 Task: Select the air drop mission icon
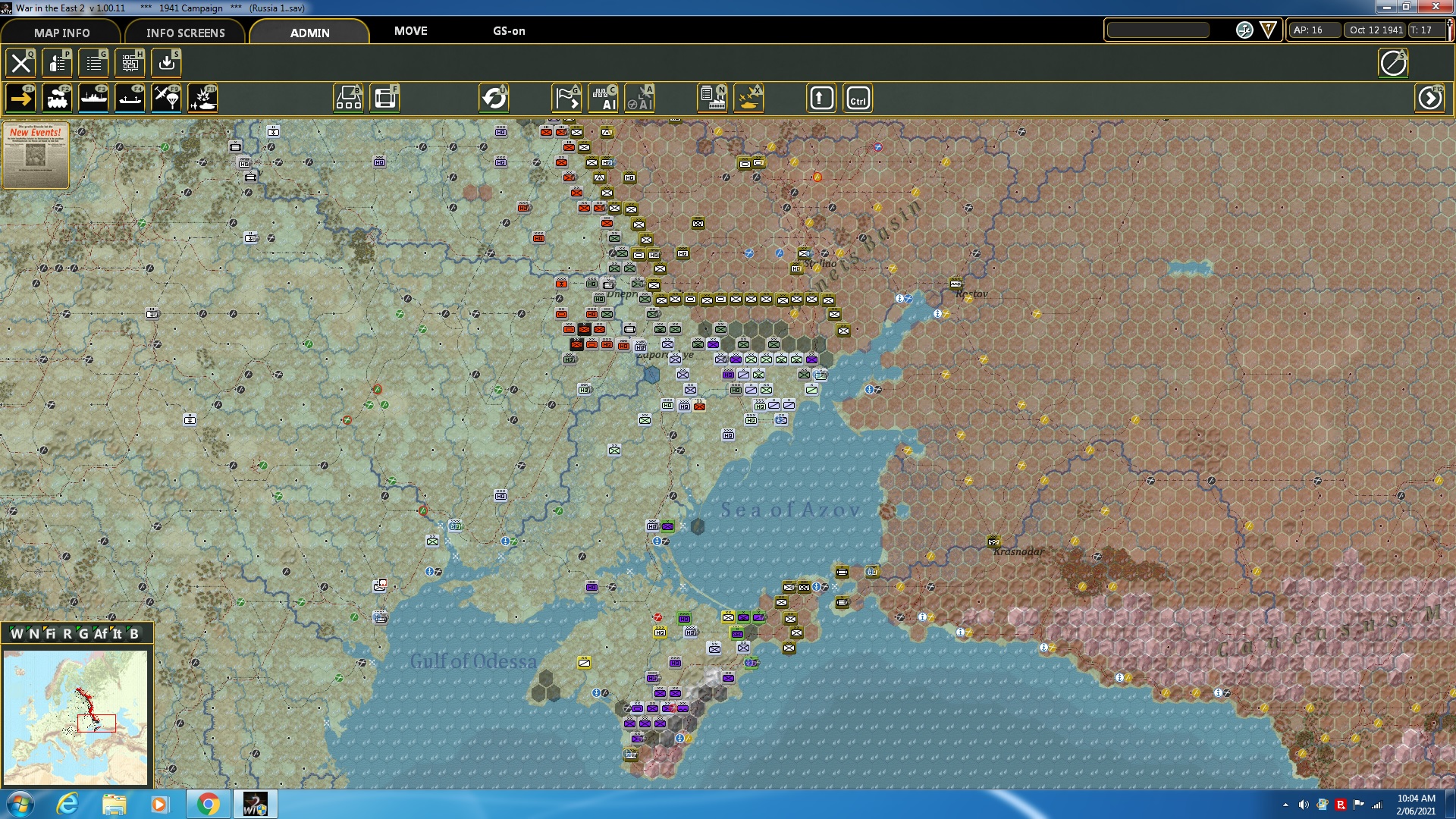coord(167,97)
